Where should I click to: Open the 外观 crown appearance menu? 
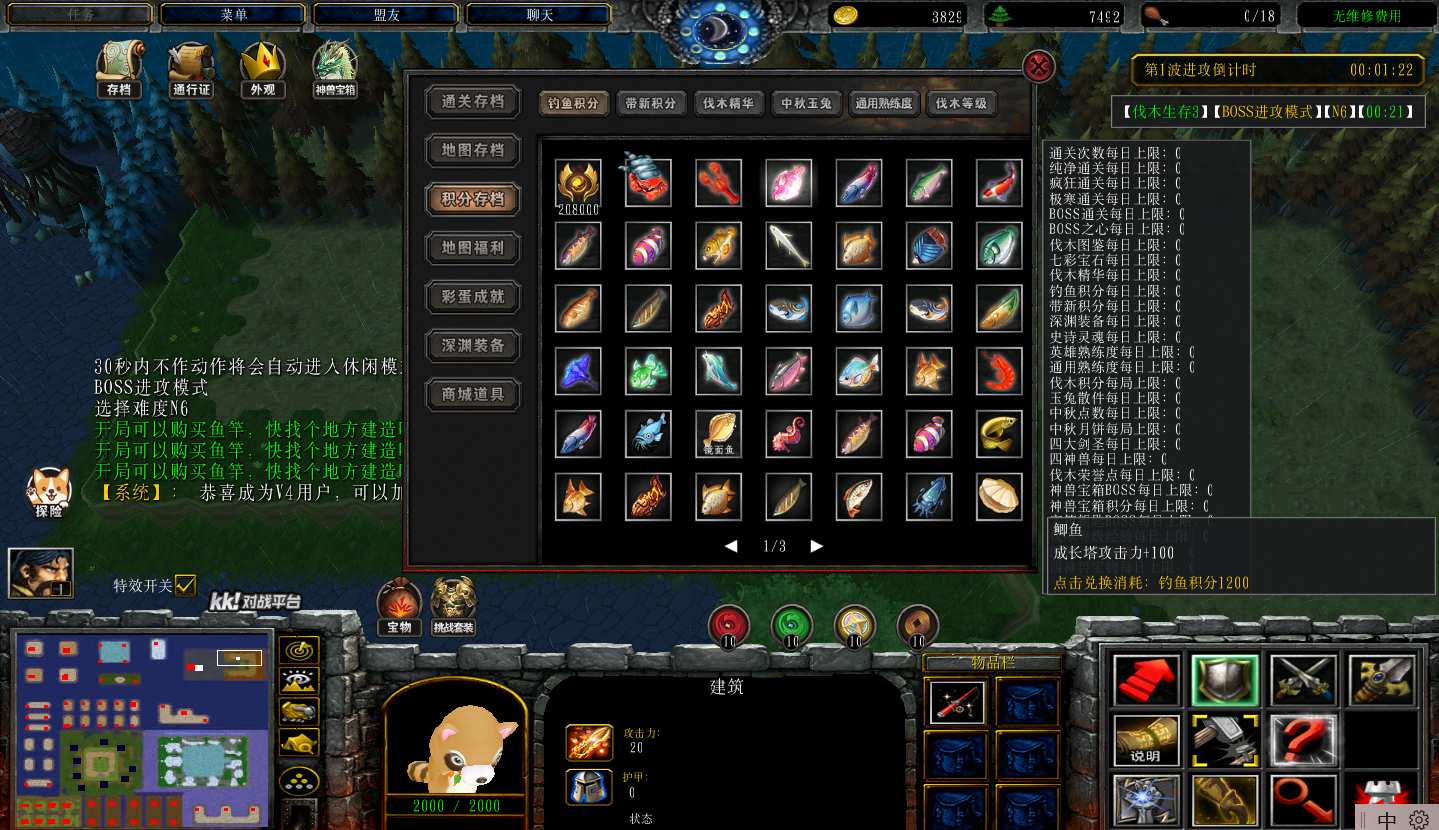[x=264, y=68]
